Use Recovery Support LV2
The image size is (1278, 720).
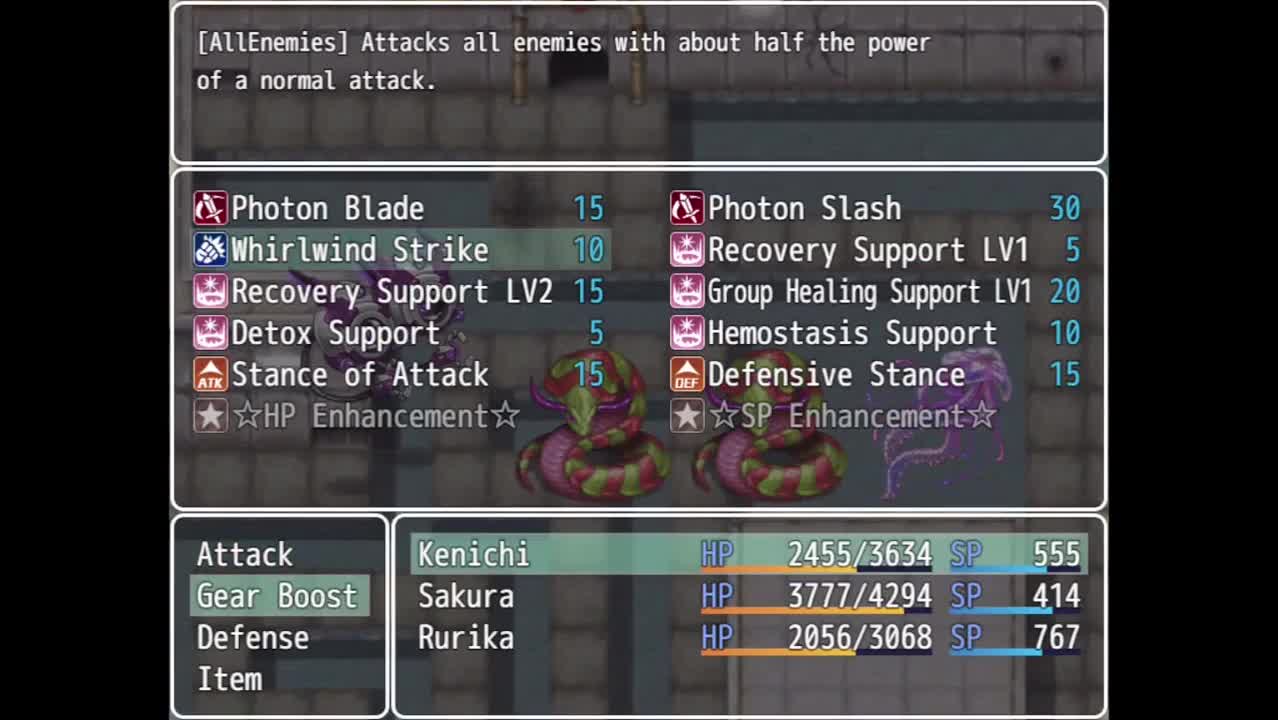(x=400, y=292)
